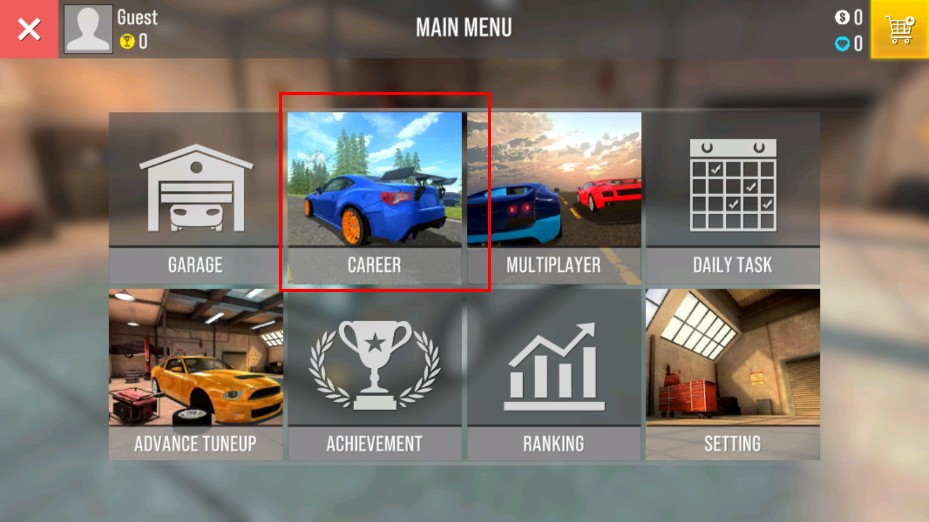Image resolution: width=929 pixels, height=522 pixels.
Task: Enter the Advance Tuneup workshop
Action: [195, 374]
